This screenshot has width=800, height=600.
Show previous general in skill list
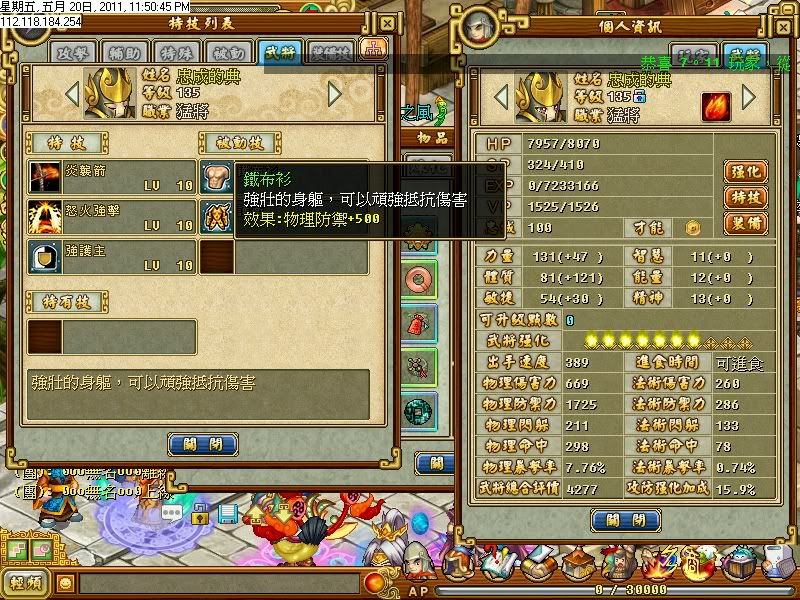coord(71,94)
